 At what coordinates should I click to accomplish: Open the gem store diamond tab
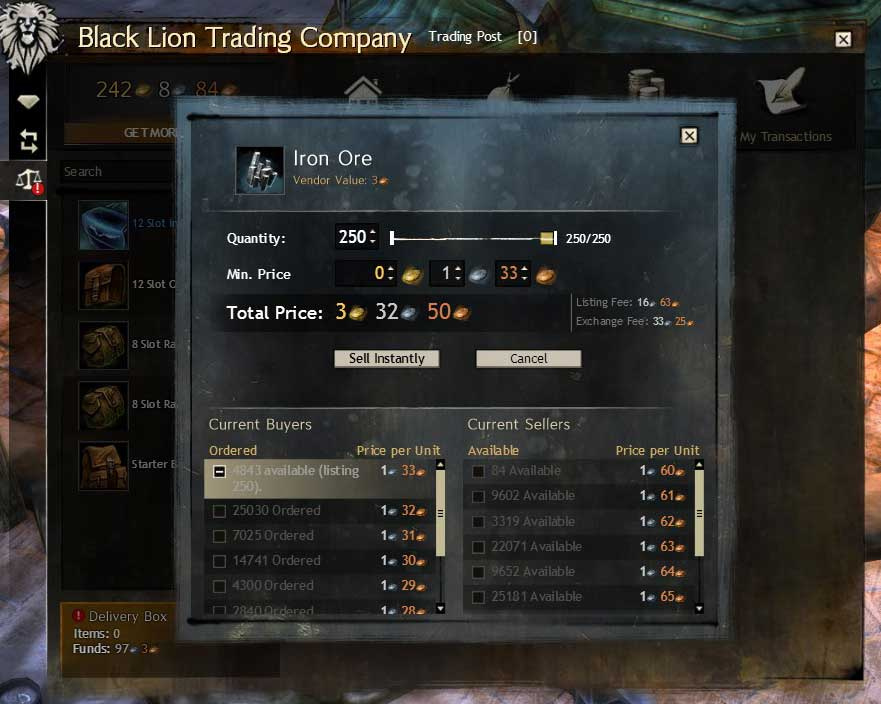[x=28, y=102]
